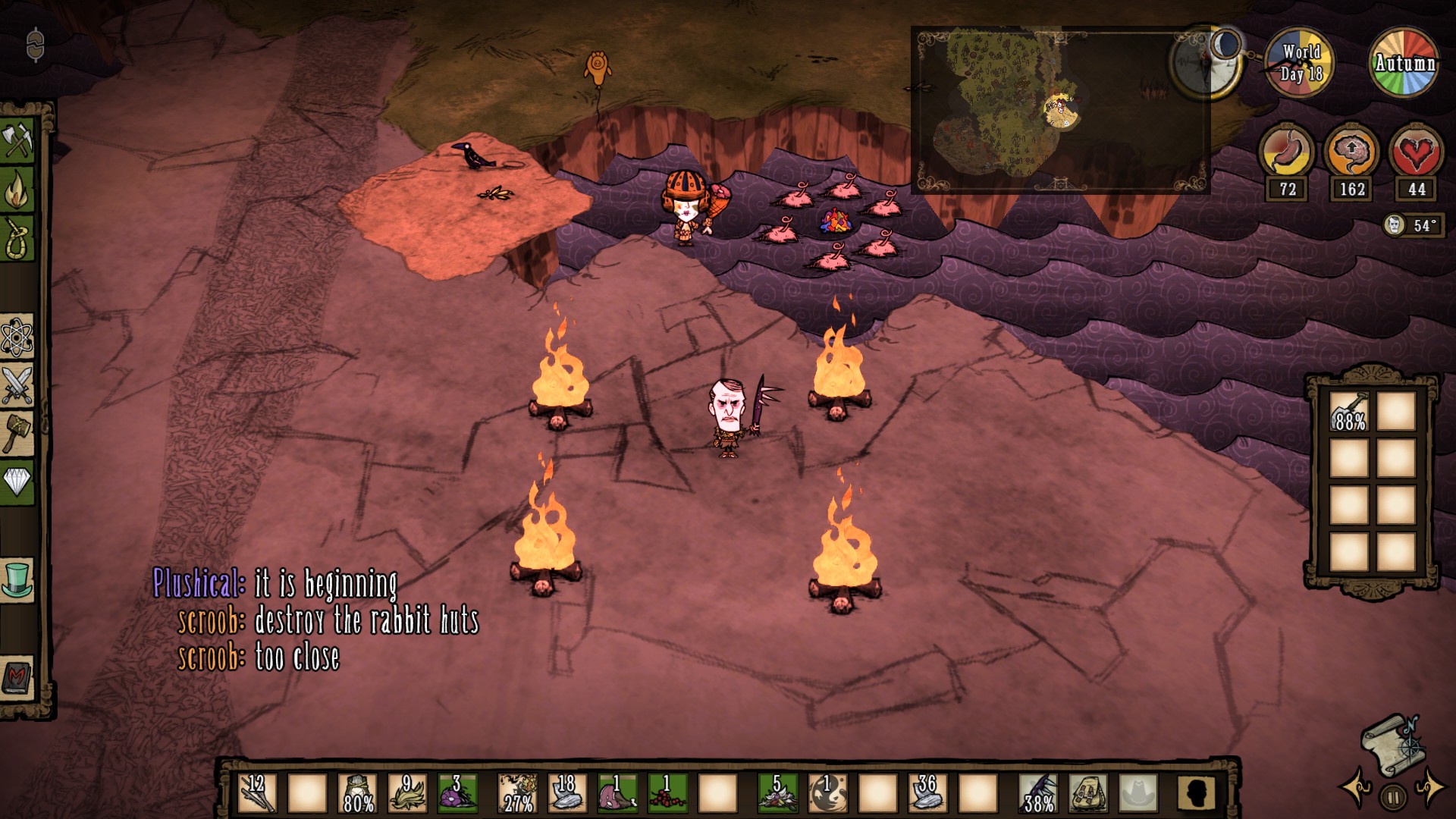Open the Survival rope-trap crafting tab

(18, 238)
